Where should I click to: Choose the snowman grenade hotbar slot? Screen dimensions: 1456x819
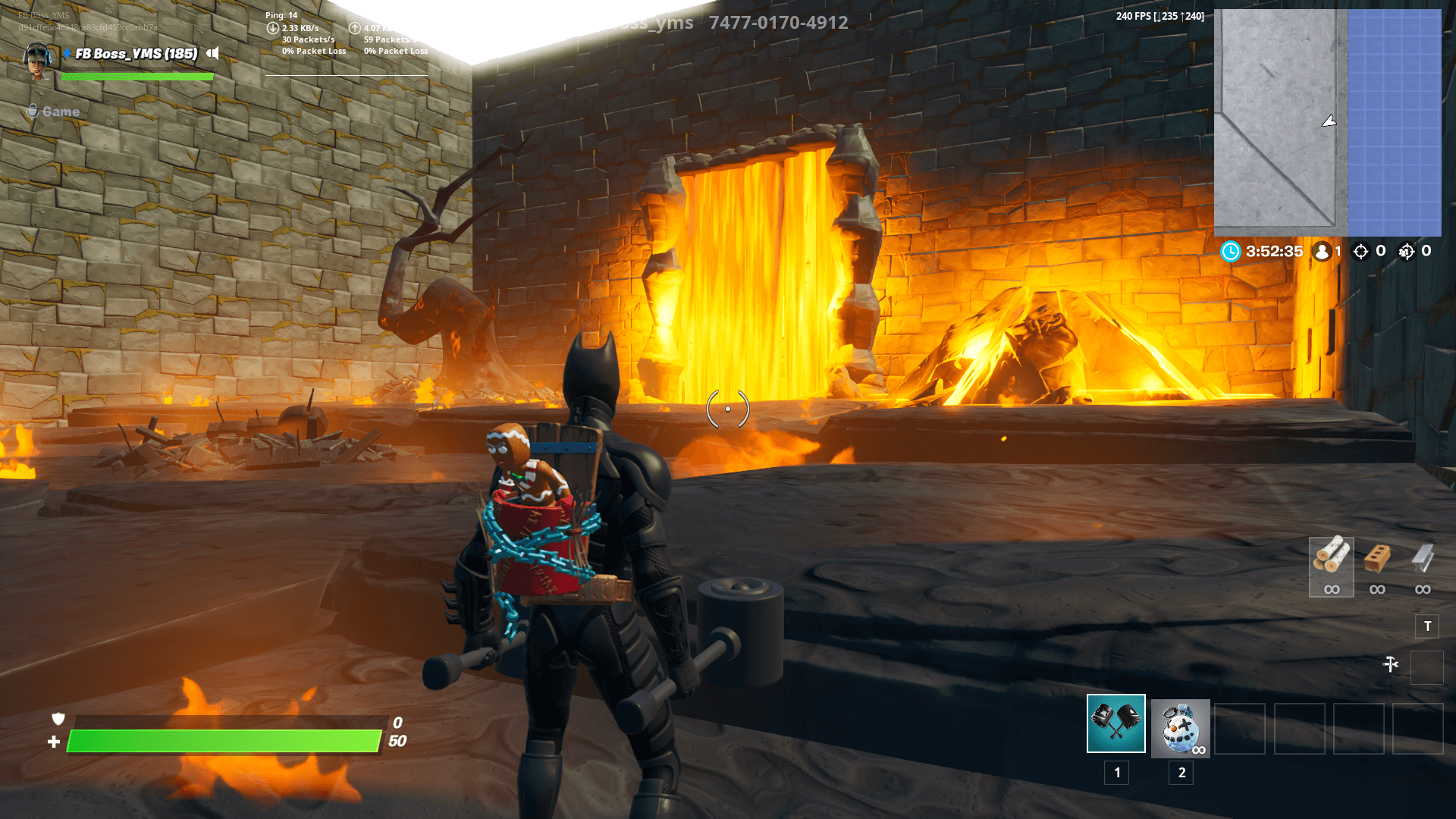coord(1180,728)
